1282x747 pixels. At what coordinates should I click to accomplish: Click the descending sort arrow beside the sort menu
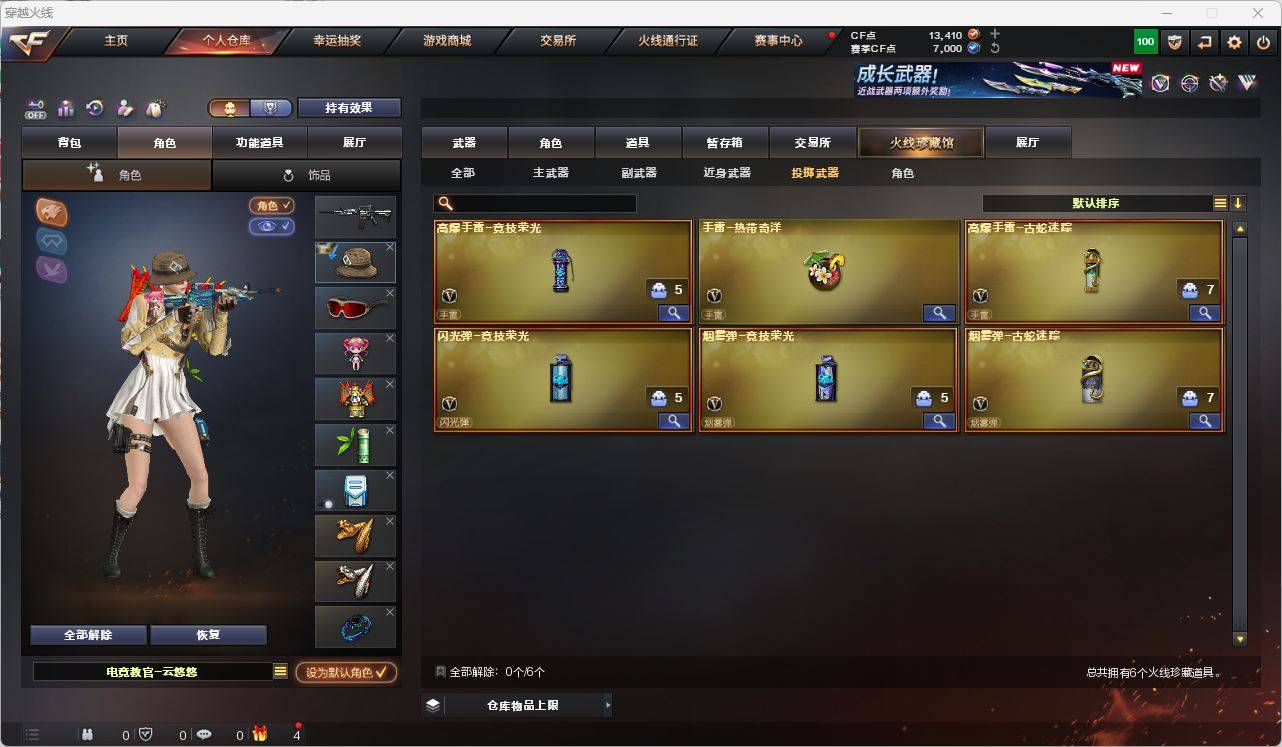tap(1238, 202)
